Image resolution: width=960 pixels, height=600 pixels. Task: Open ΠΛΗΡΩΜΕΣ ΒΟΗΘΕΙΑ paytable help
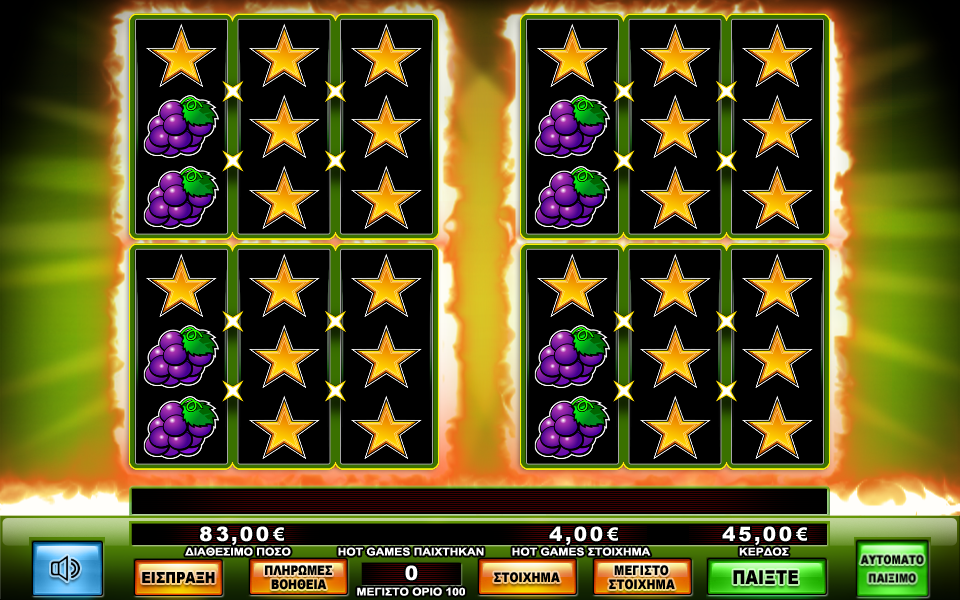pos(298,577)
